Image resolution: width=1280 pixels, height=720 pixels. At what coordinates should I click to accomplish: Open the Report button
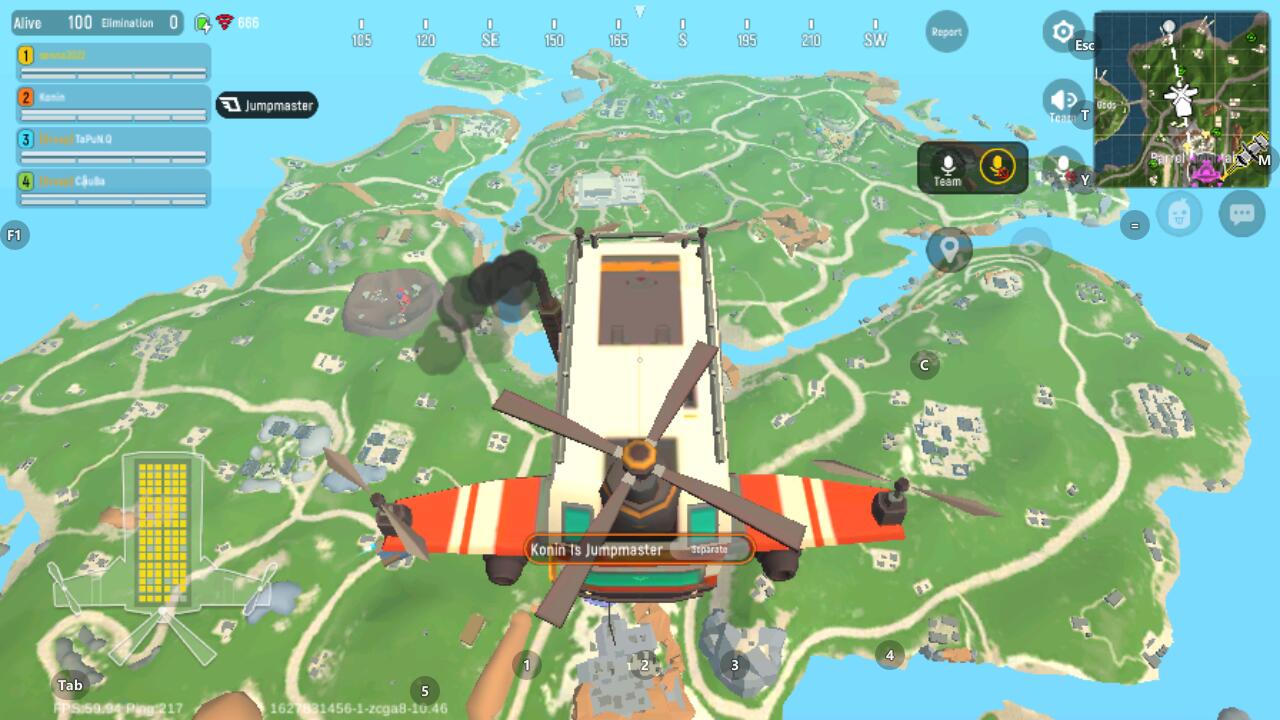[946, 32]
